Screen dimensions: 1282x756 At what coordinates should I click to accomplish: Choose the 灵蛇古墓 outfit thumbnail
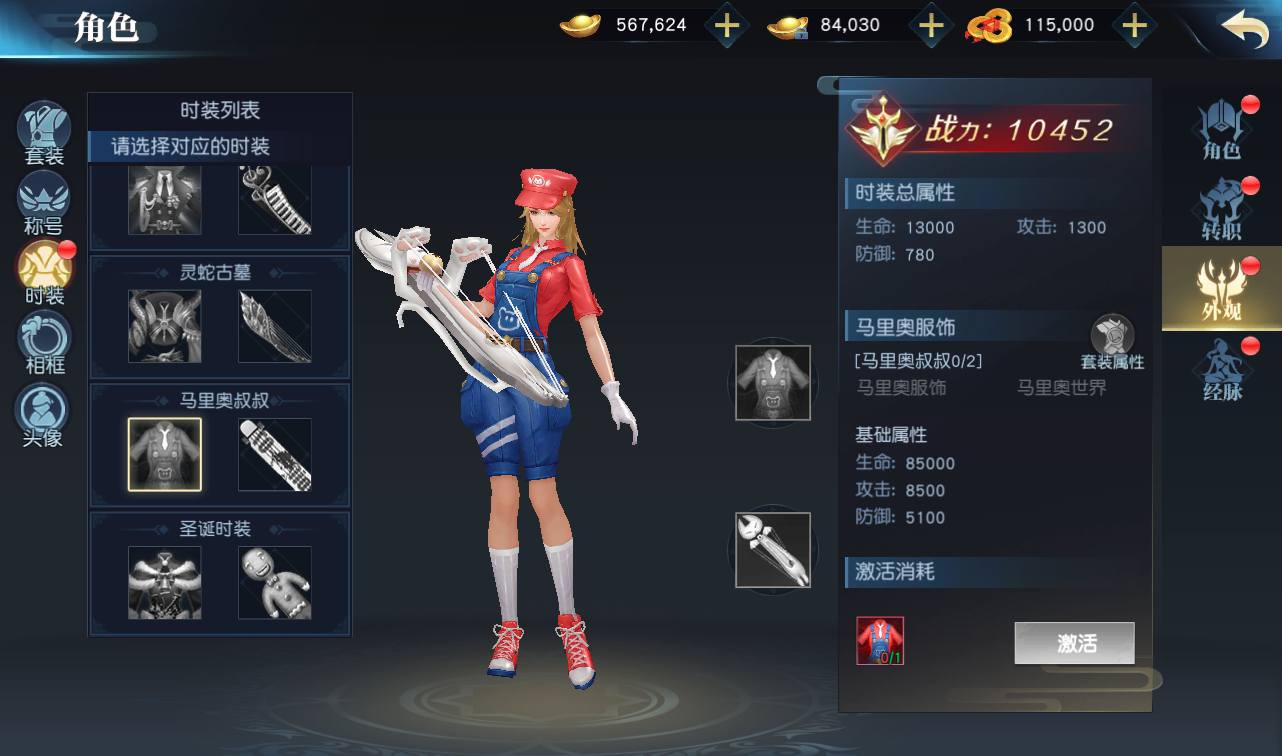165,326
